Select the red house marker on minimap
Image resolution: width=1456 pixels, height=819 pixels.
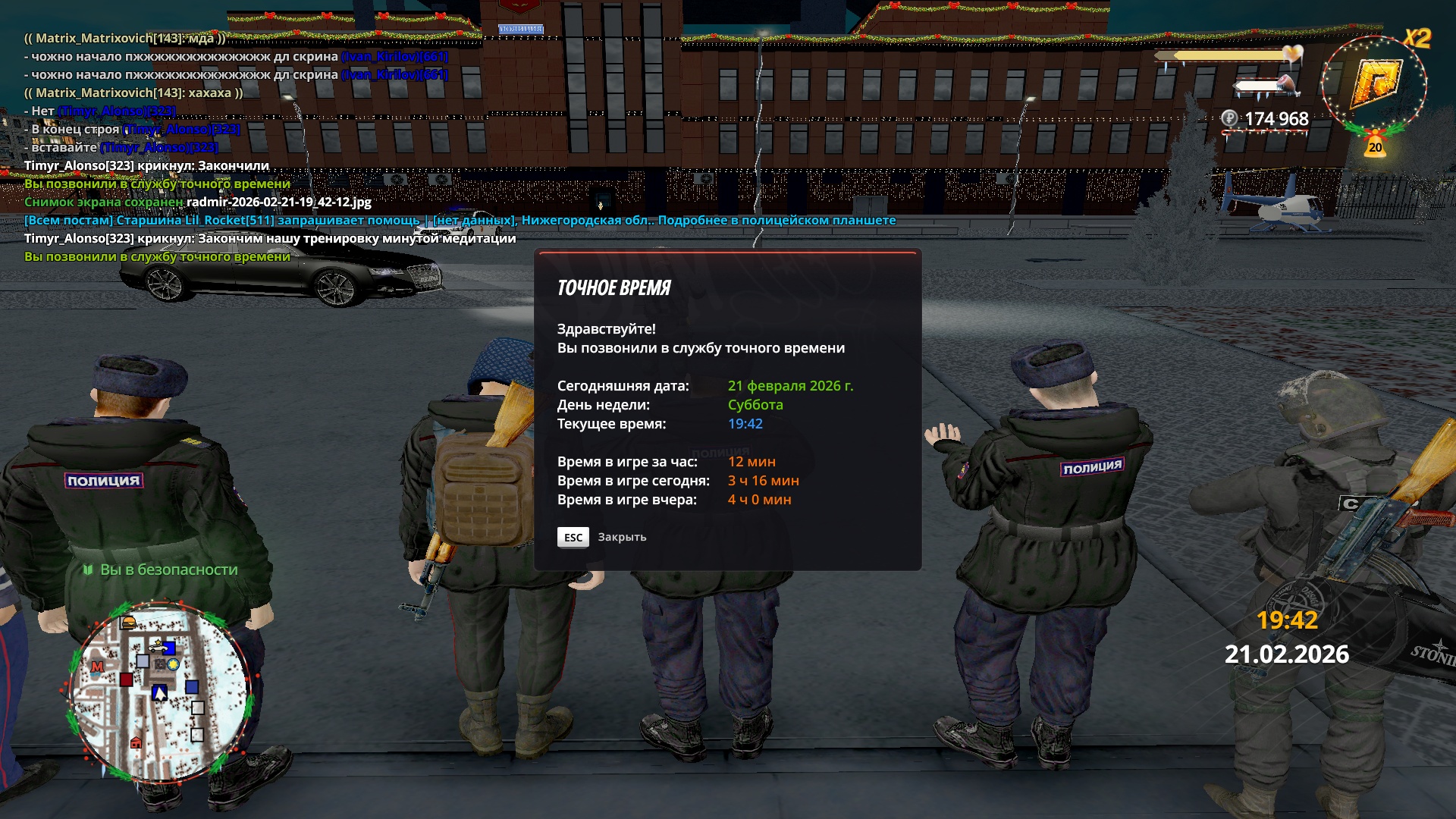point(136,742)
